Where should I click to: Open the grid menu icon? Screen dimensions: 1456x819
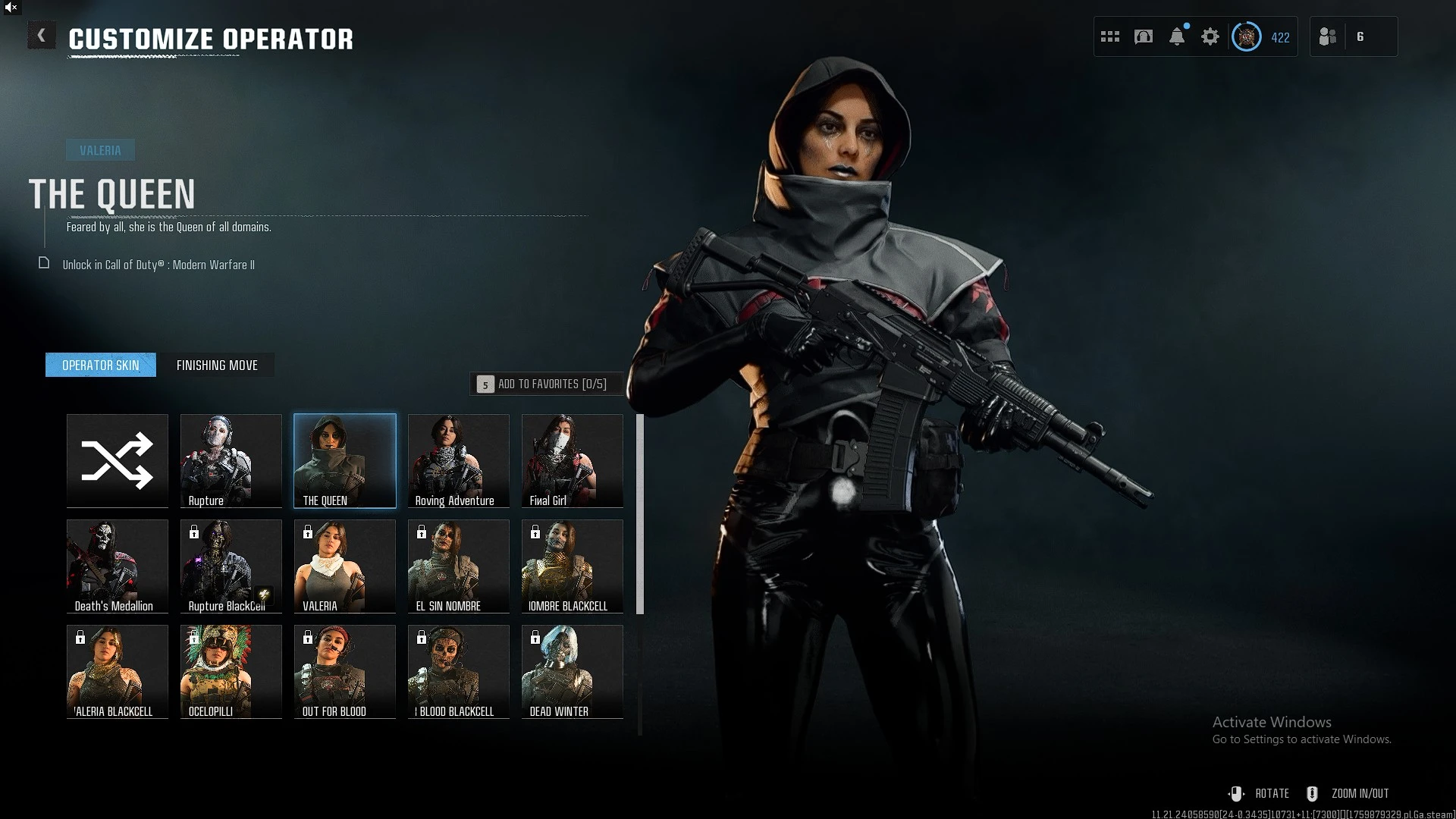(1110, 36)
